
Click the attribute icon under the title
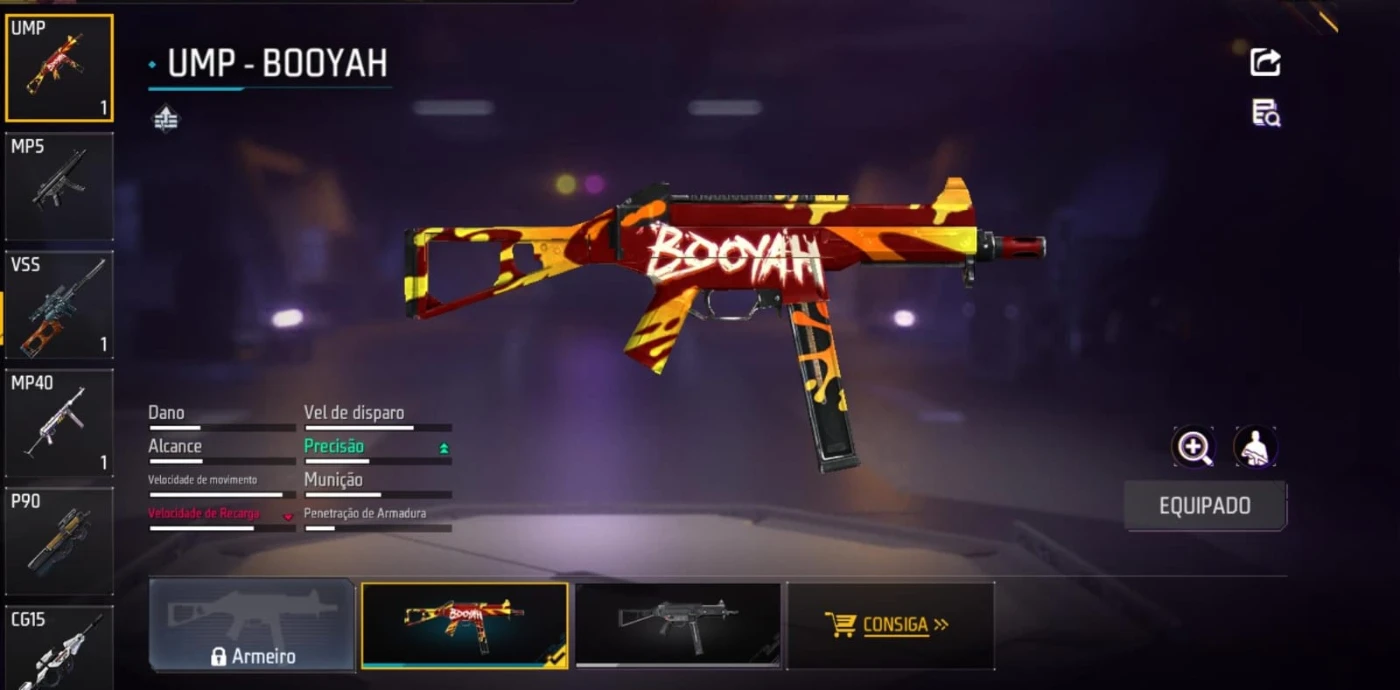(166, 120)
